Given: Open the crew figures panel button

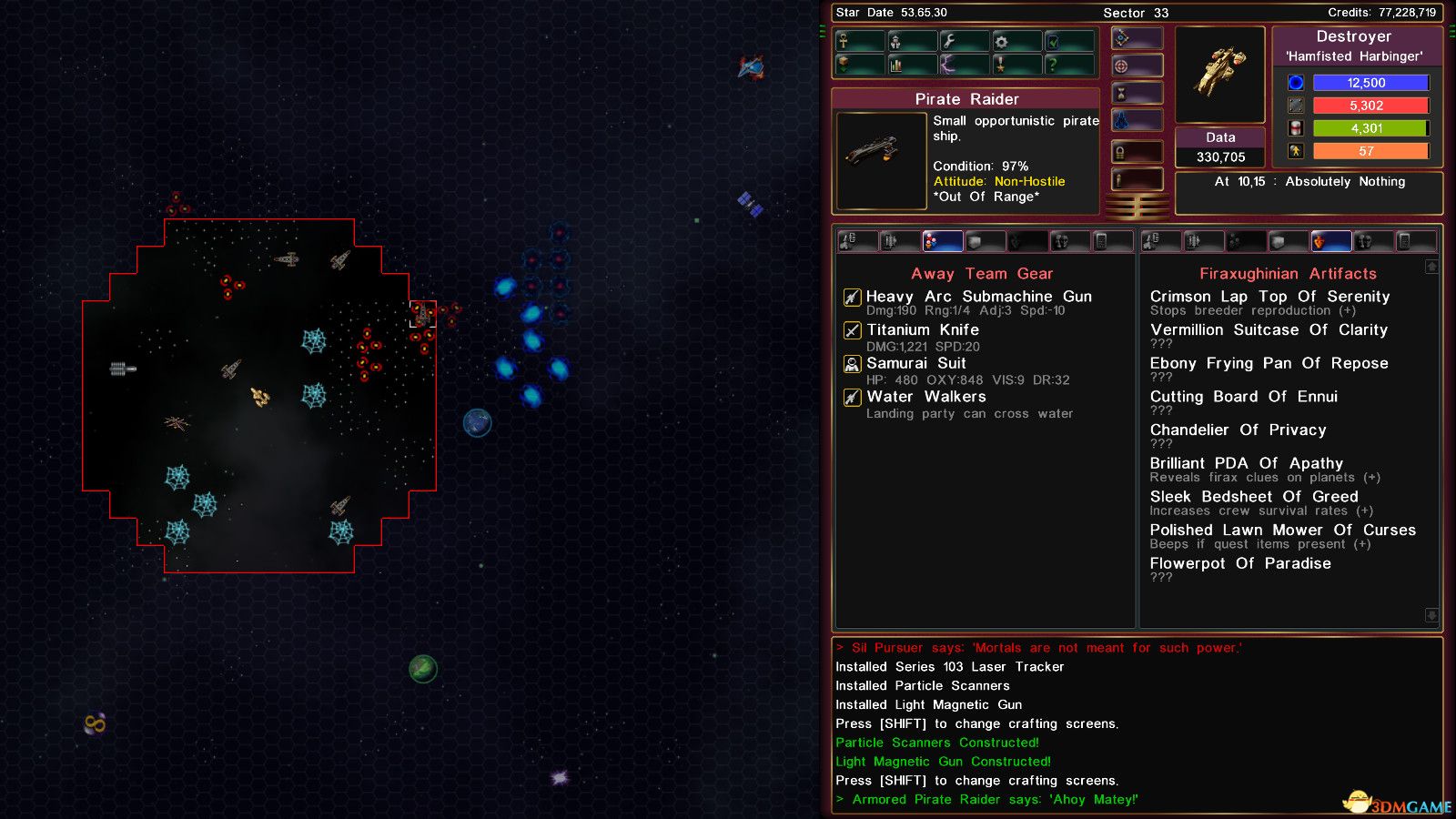Looking at the screenshot, I should (912, 41).
